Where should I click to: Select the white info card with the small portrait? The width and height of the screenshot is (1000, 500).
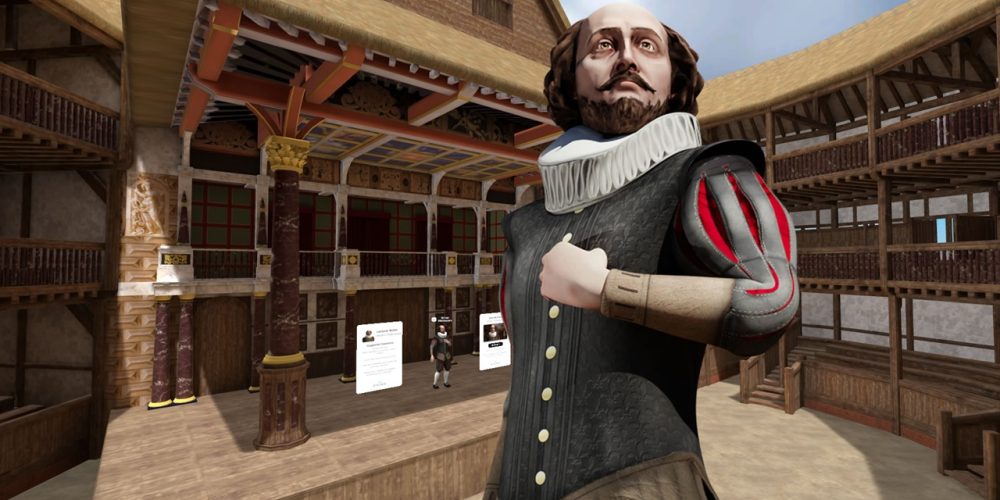coord(379,356)
